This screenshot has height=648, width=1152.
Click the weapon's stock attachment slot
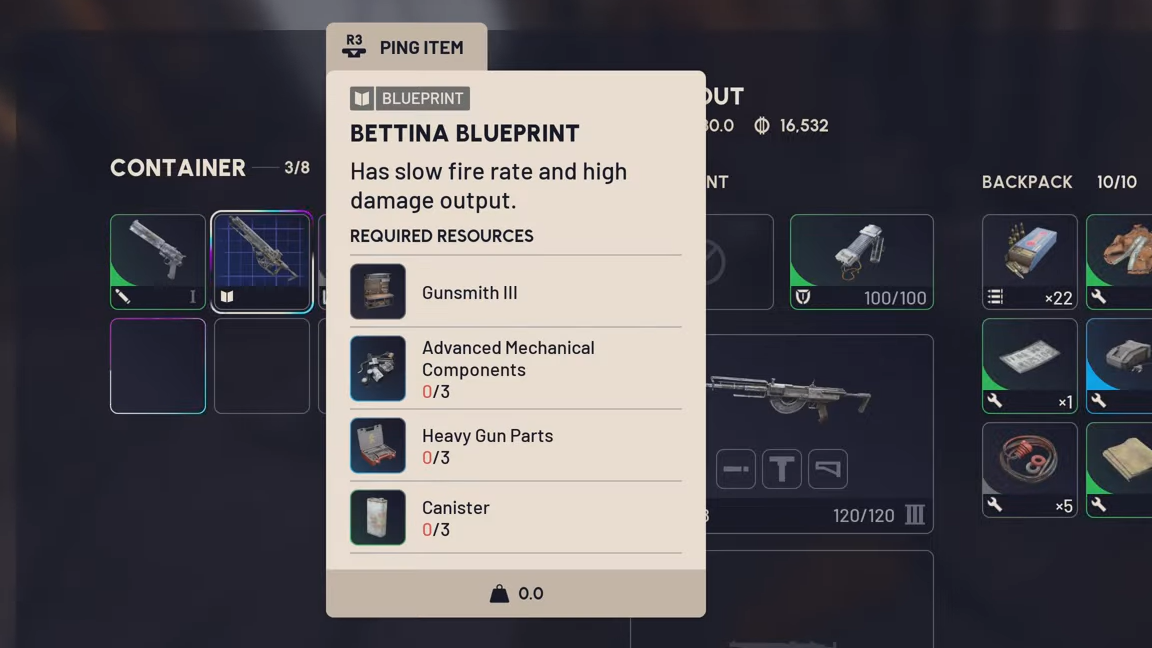coord(828,469)
